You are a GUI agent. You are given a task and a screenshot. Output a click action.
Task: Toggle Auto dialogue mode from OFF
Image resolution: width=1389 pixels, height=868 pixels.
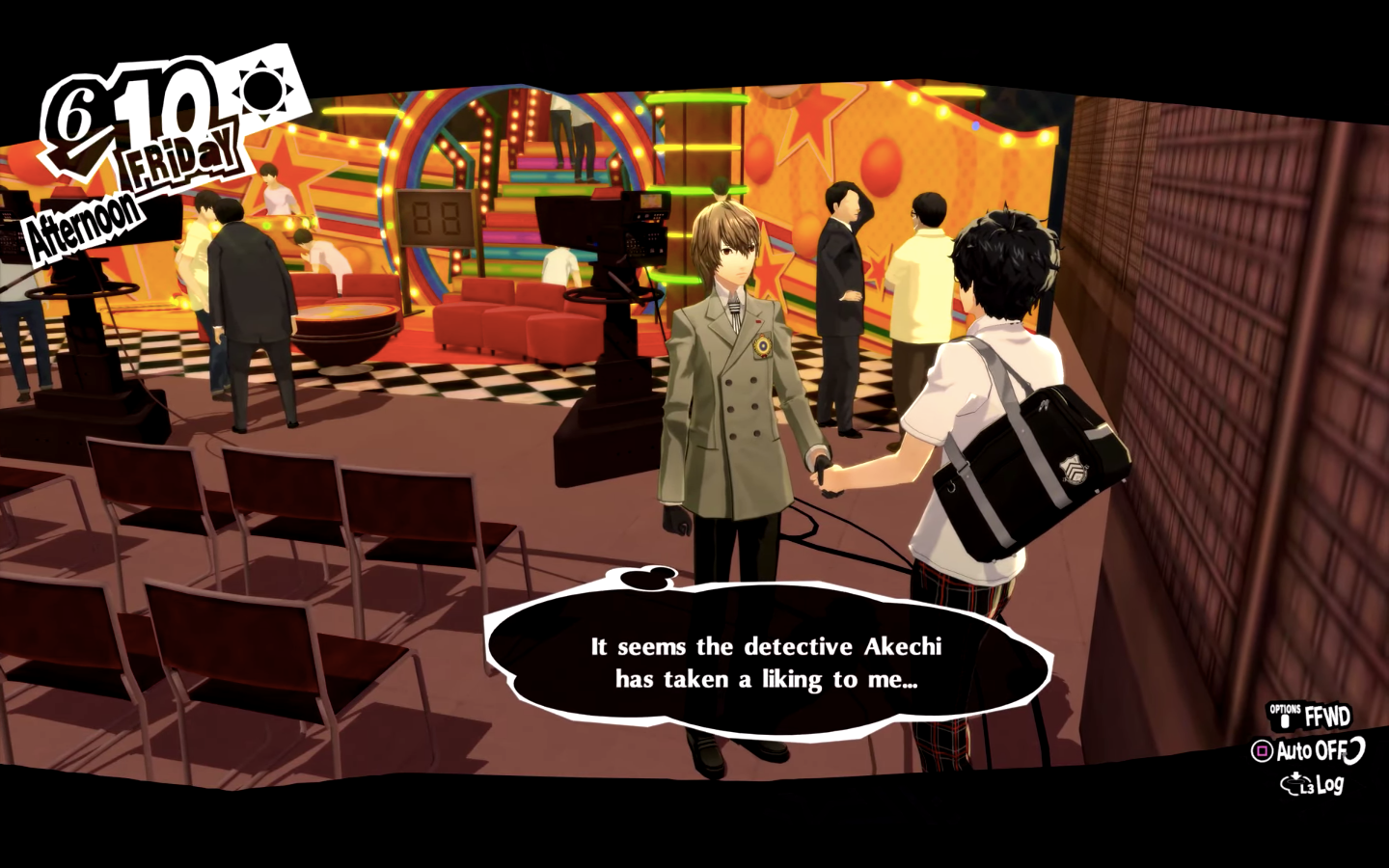tap(1311, 751)
